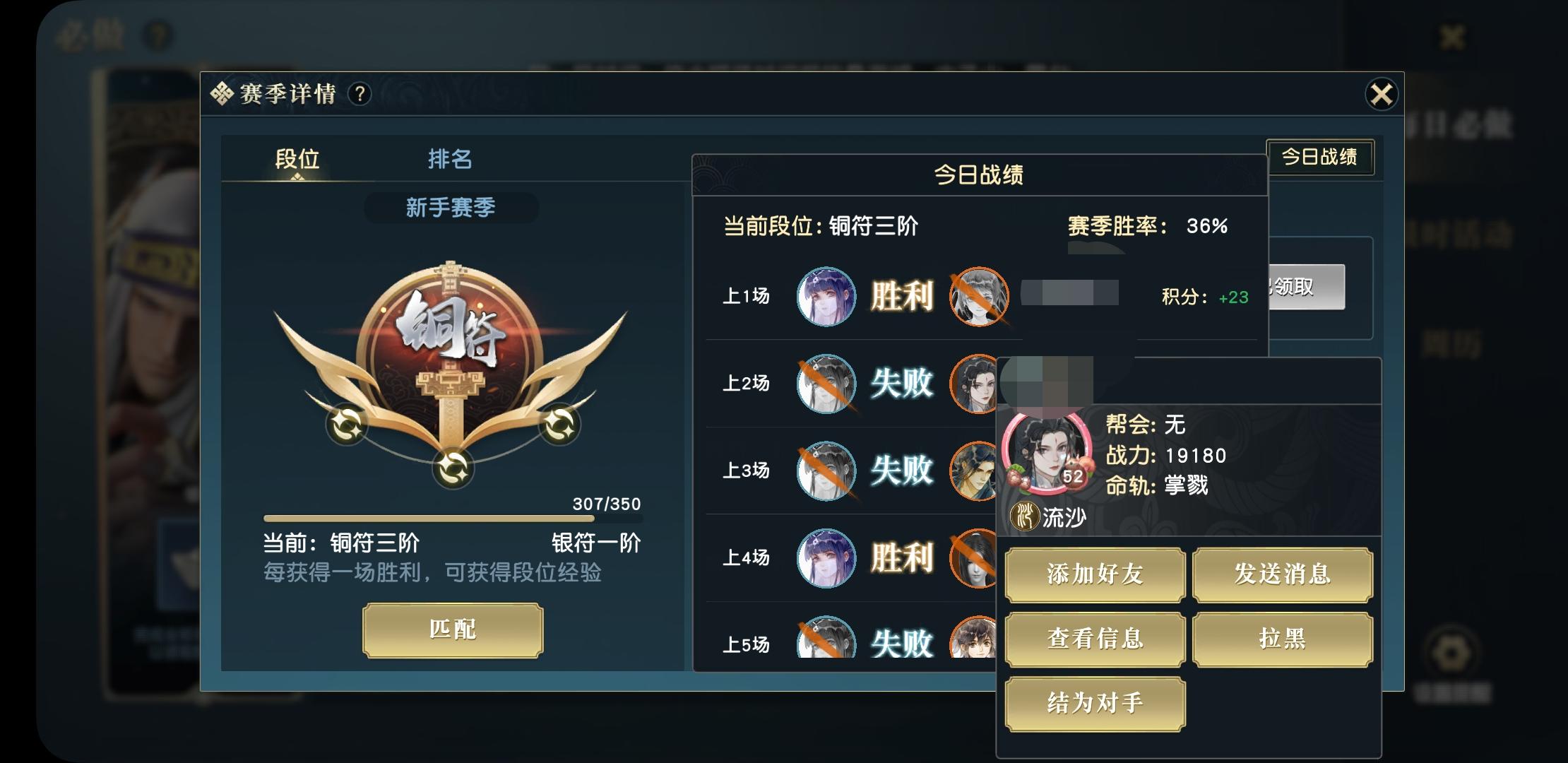Click 查看信息 to view player details
1568x763 pixels.
pos(1094,639)
